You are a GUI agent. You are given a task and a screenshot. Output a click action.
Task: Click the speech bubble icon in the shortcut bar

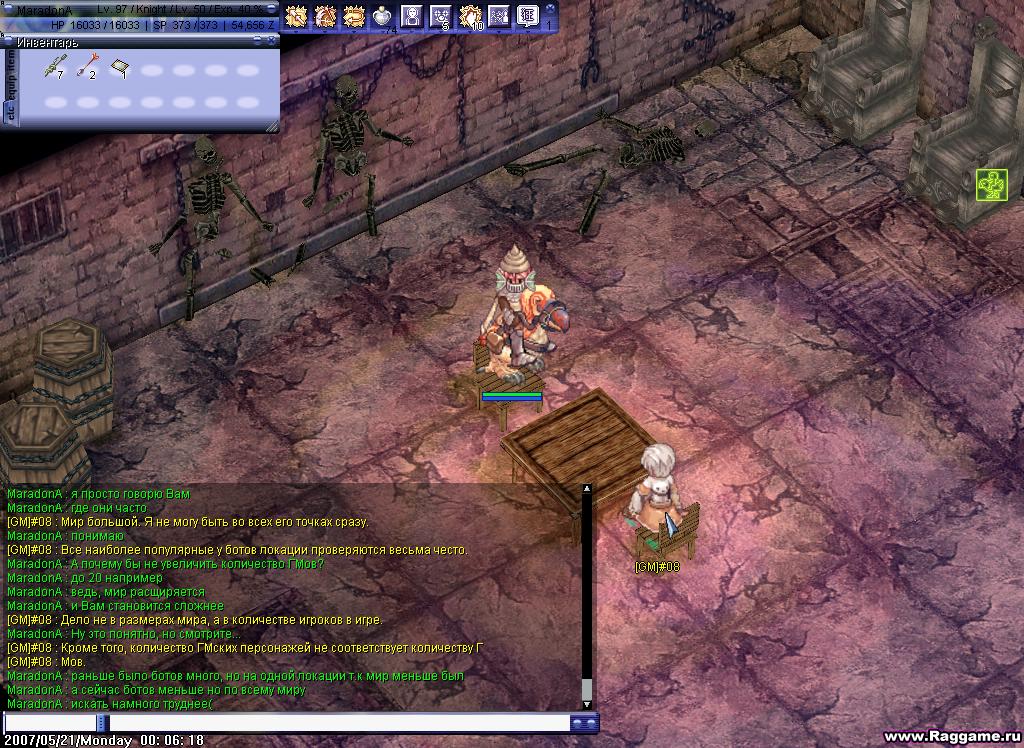tap(527, 15)
